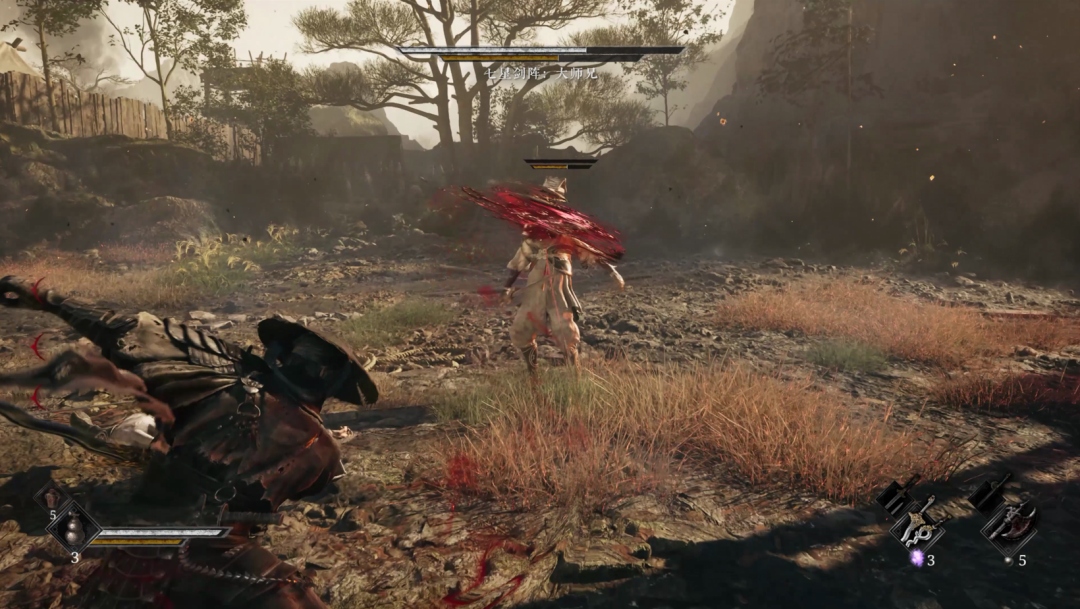Select the dark sword secondary slot

[x=896, y=495]
